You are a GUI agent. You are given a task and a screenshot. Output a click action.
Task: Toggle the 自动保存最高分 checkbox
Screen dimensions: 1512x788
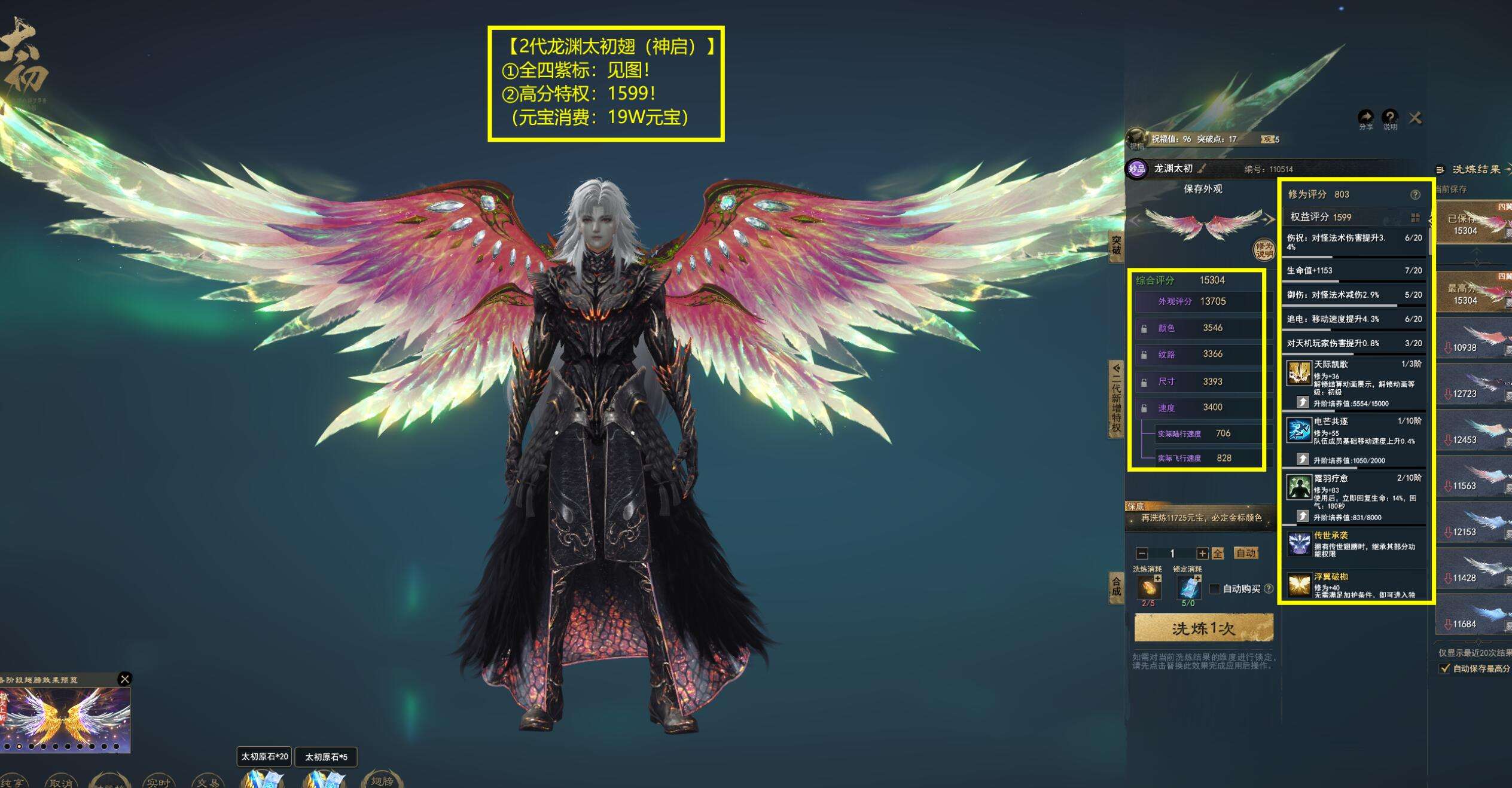click(x=1445, y=668)
